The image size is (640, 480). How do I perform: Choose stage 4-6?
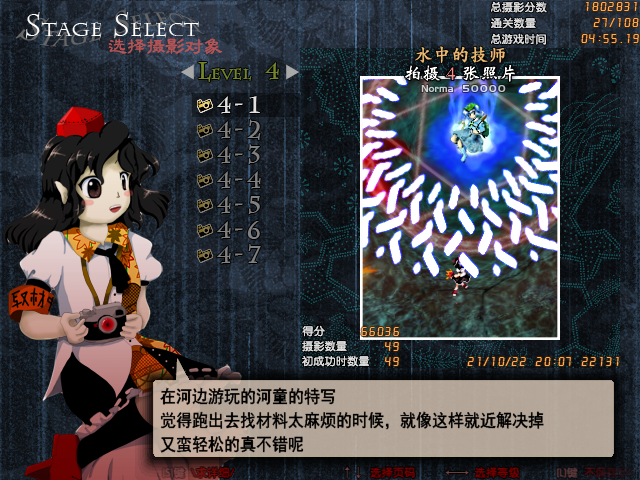click(x=230, y=230)
